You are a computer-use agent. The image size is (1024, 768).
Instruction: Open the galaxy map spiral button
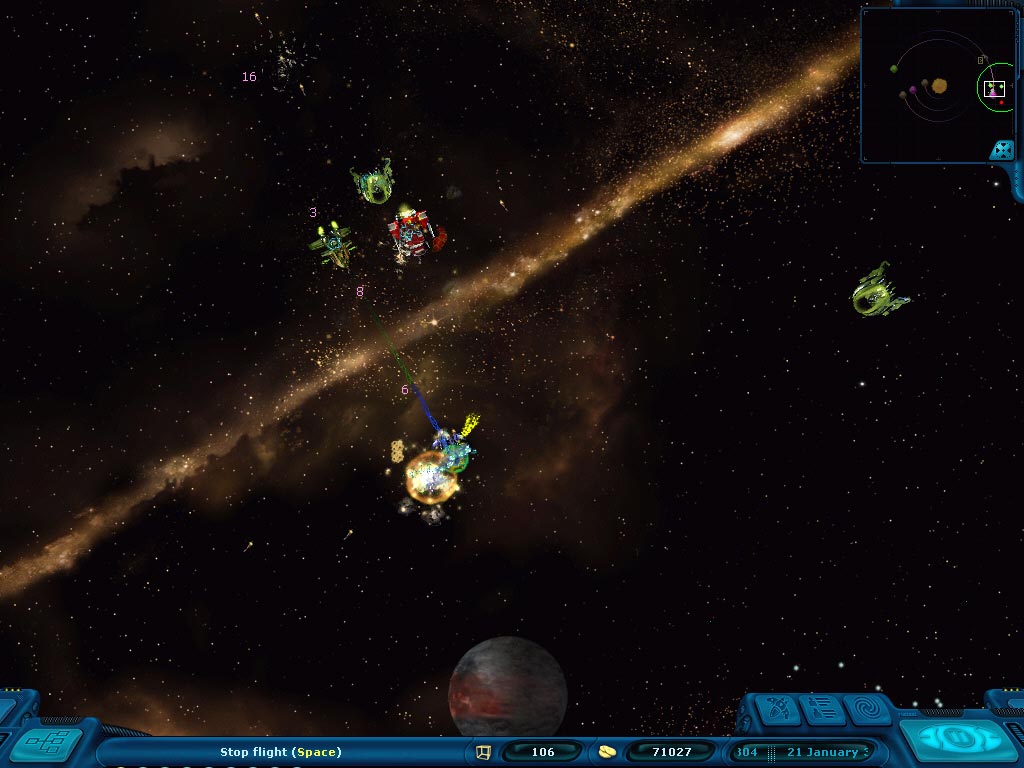pyautogui.click(x=866, y=709)
